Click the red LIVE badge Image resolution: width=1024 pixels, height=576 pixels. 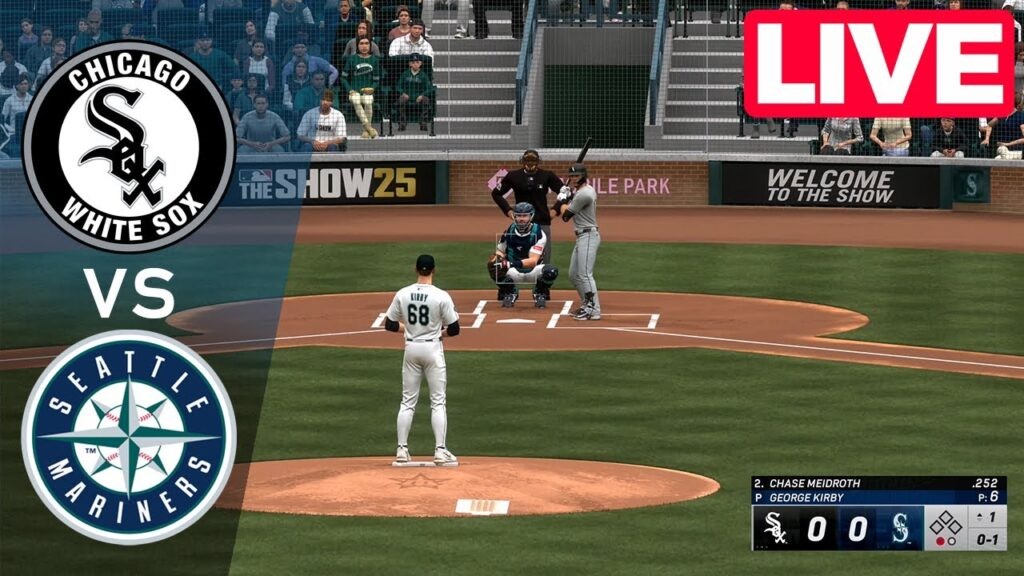(x=878, y=64)
